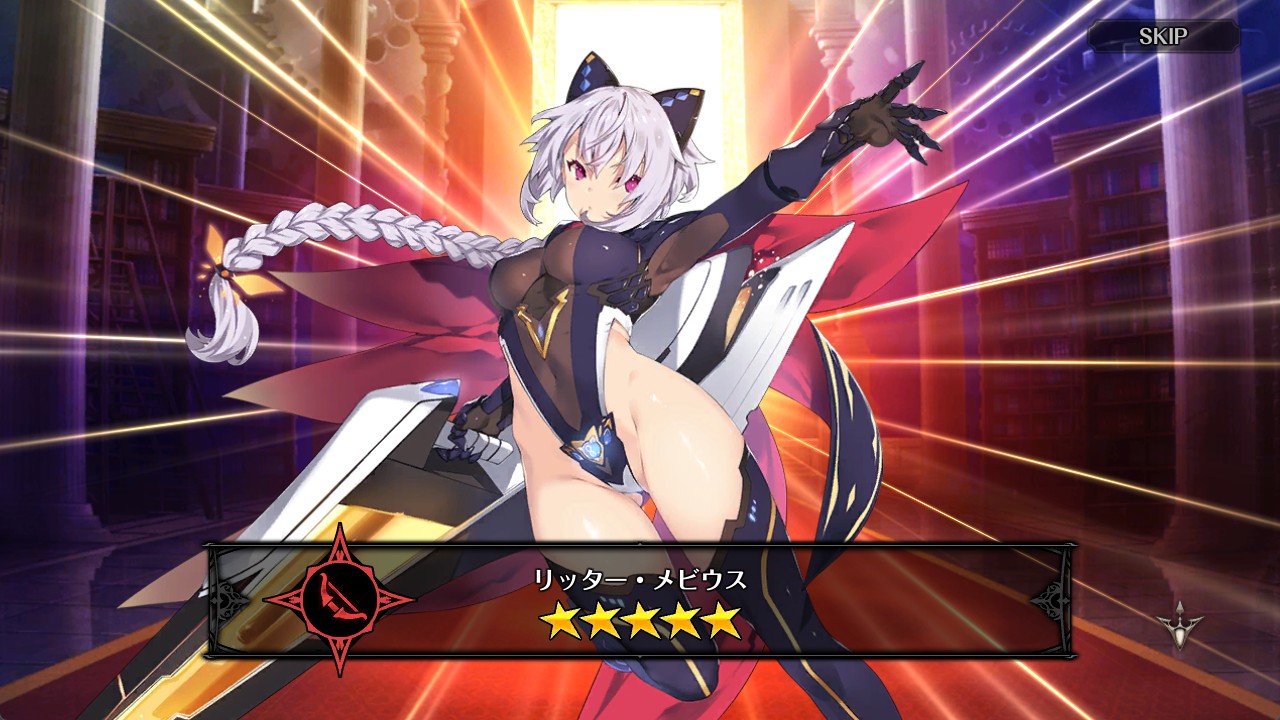Tap the silver arrow continue indicator
This screenshot has height=720, width=1280.
click(x=1179, y=624)
